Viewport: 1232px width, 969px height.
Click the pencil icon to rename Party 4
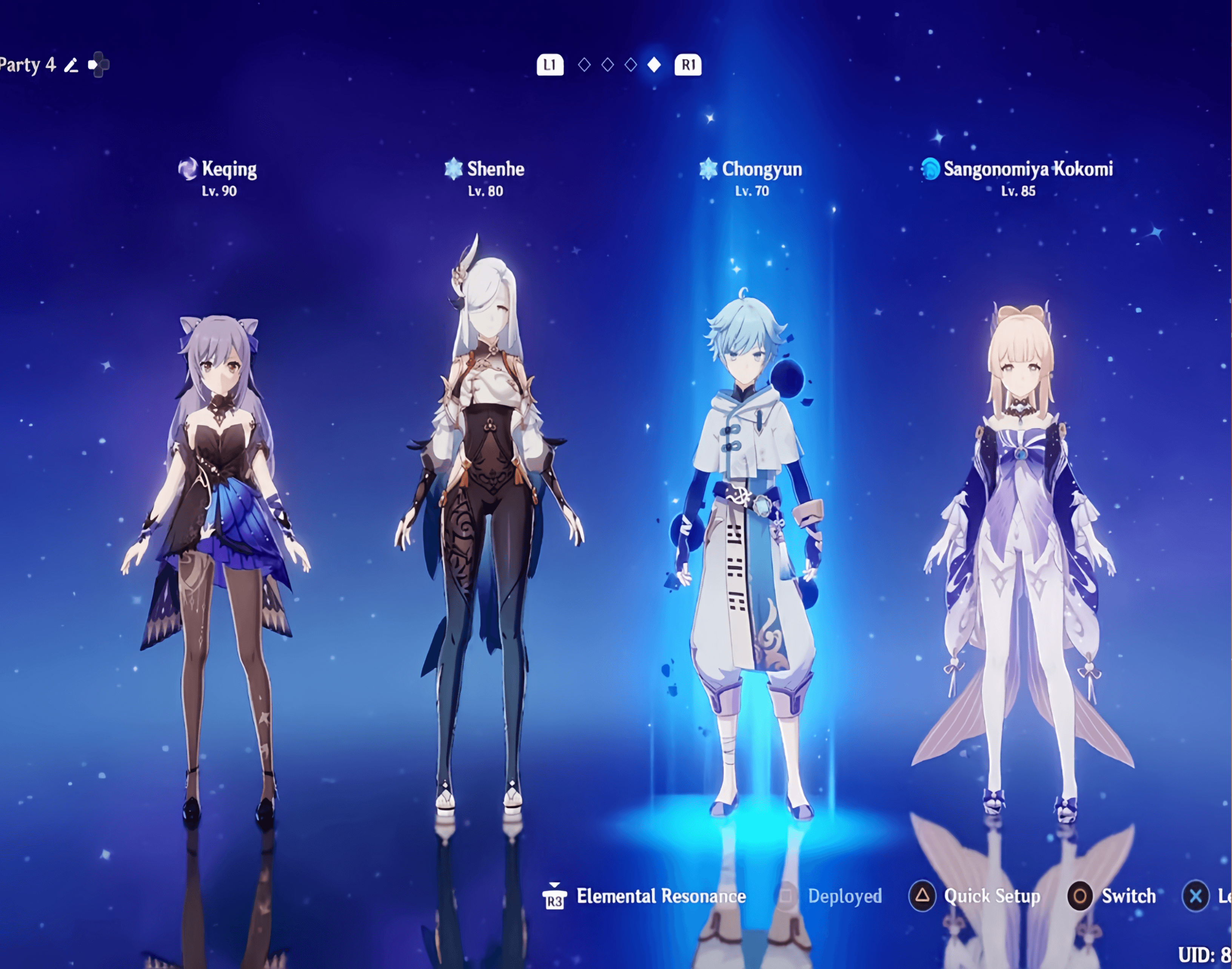[71, 65]
